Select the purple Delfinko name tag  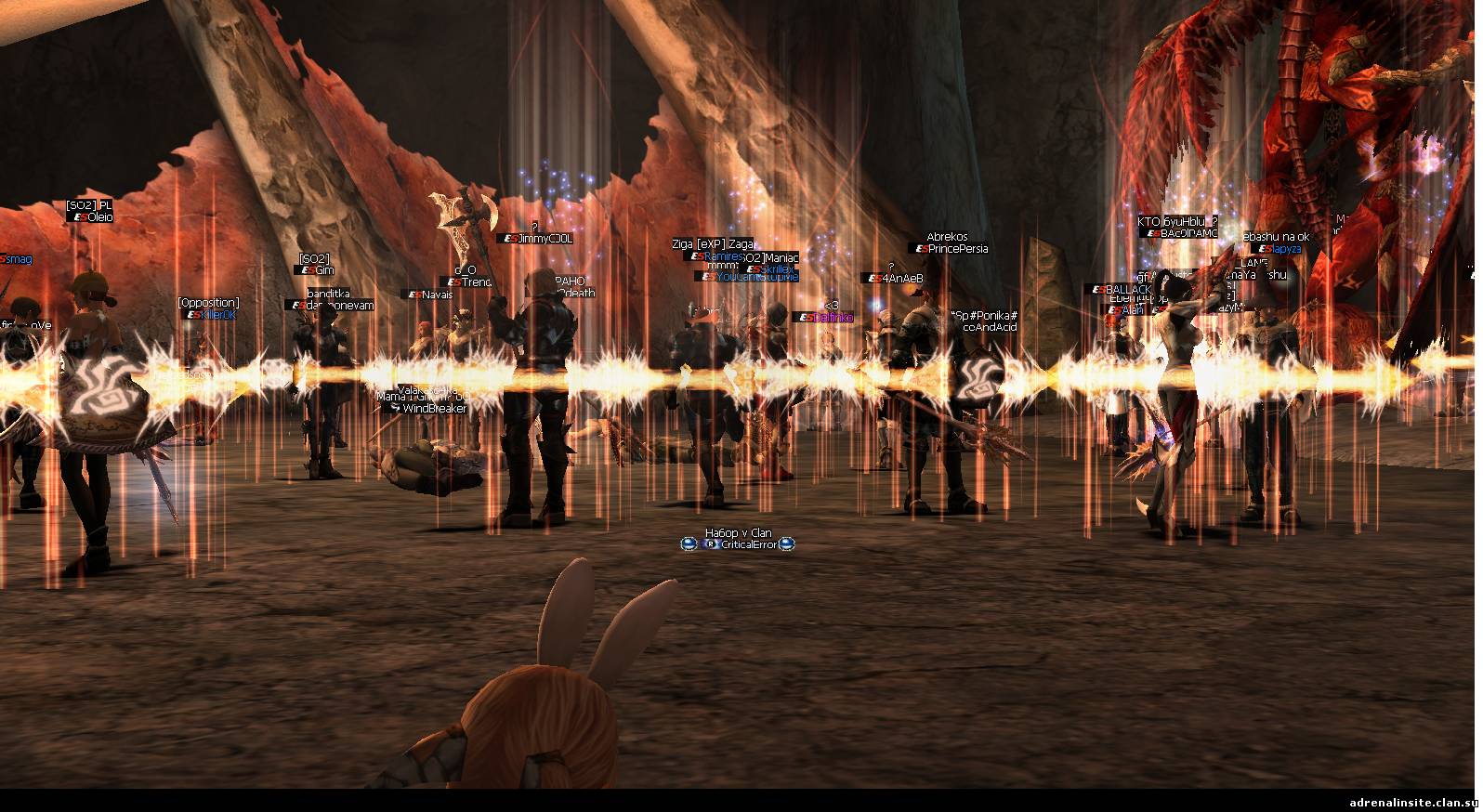833,318
